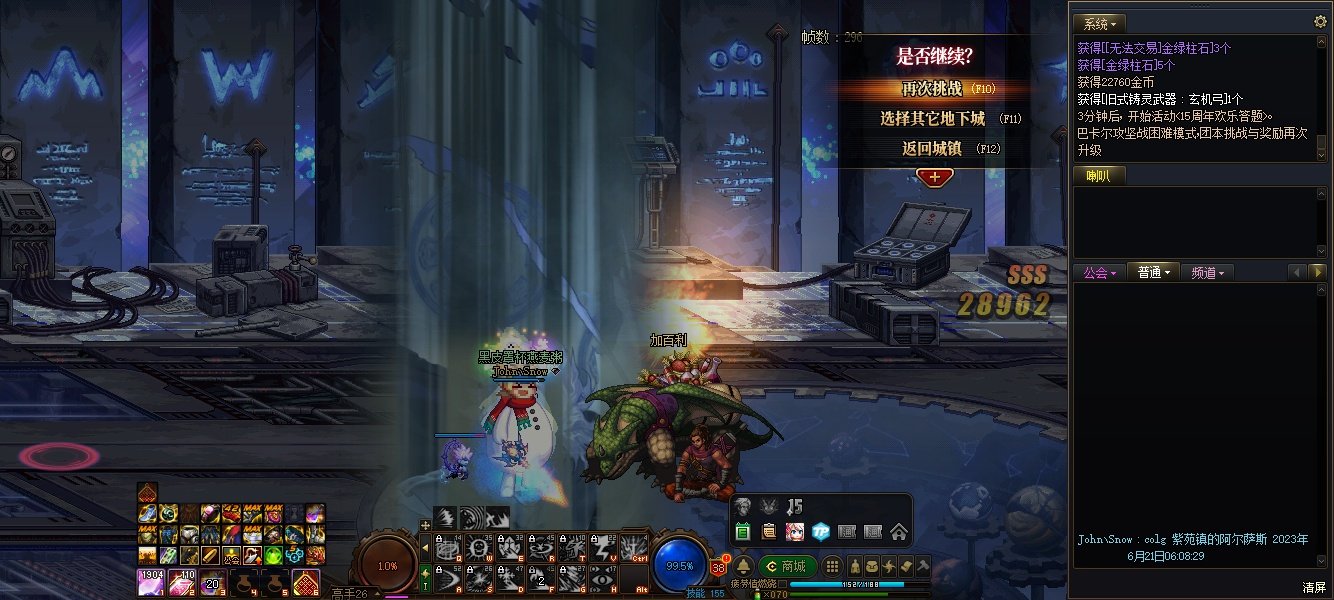The height and width of the screenshot is (600, 1334).
Task: Click the house icon in the quick panel
Action: click(898, 532)
